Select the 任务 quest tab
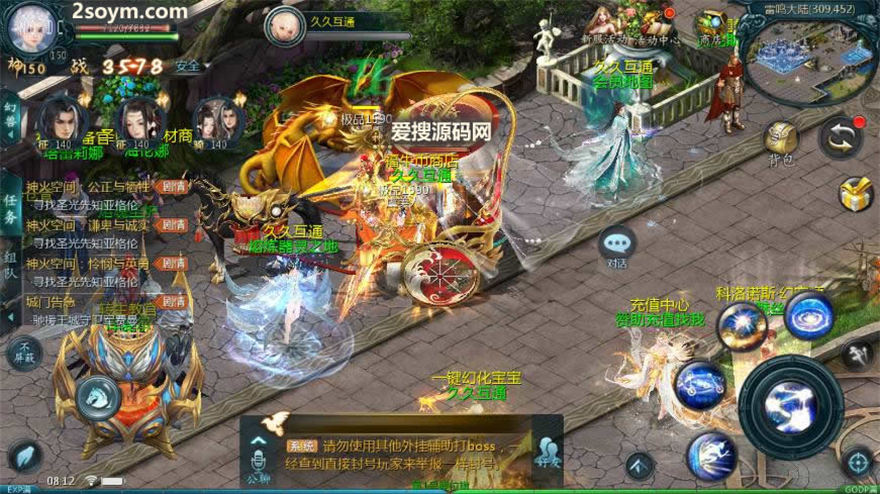Image resolution: width=880 pixels, height=494 pixels. 10,203
